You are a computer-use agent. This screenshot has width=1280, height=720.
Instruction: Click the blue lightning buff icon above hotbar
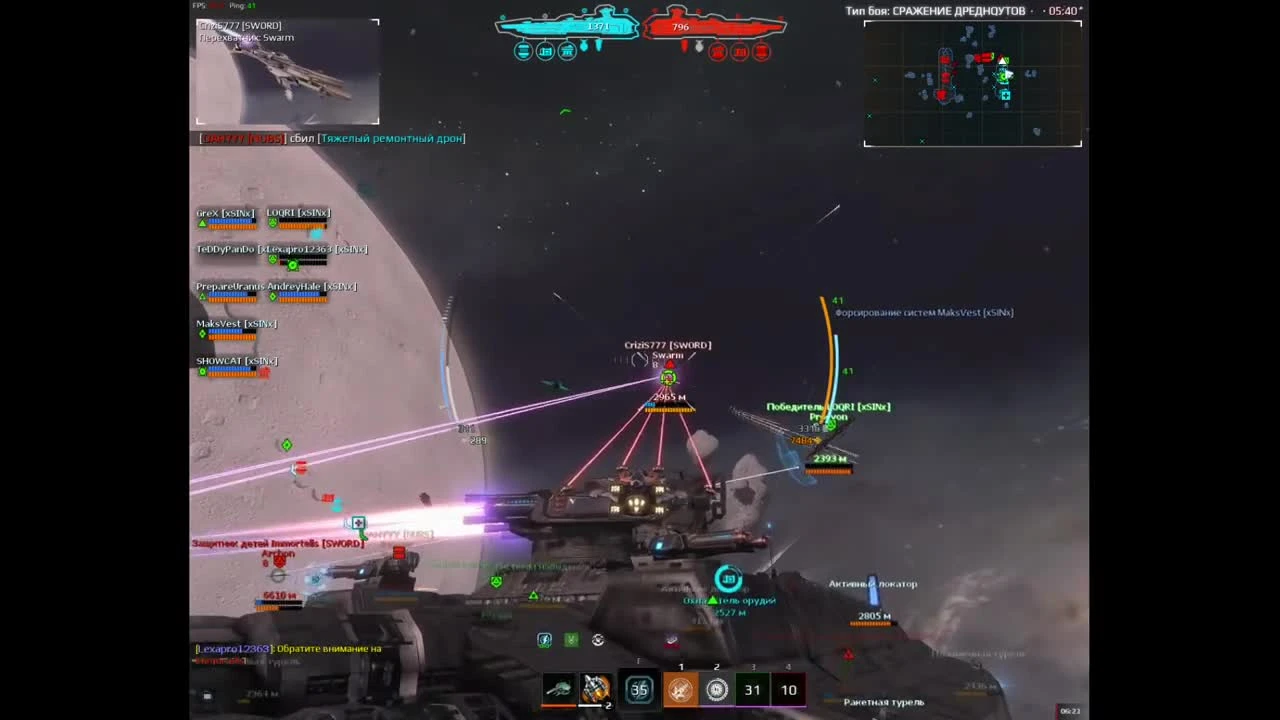544,639
